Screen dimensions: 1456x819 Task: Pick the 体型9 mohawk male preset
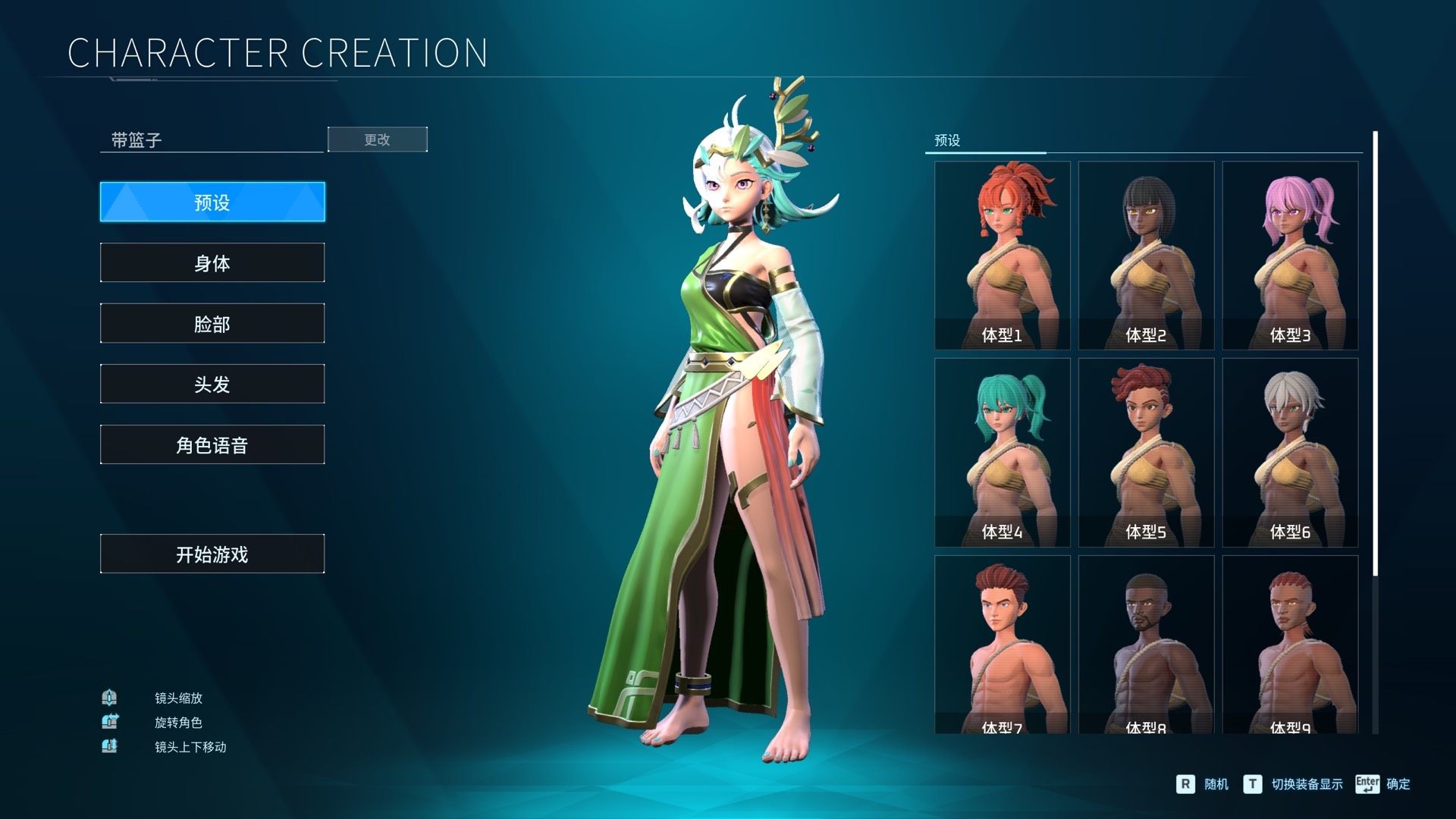point(1290,645)
